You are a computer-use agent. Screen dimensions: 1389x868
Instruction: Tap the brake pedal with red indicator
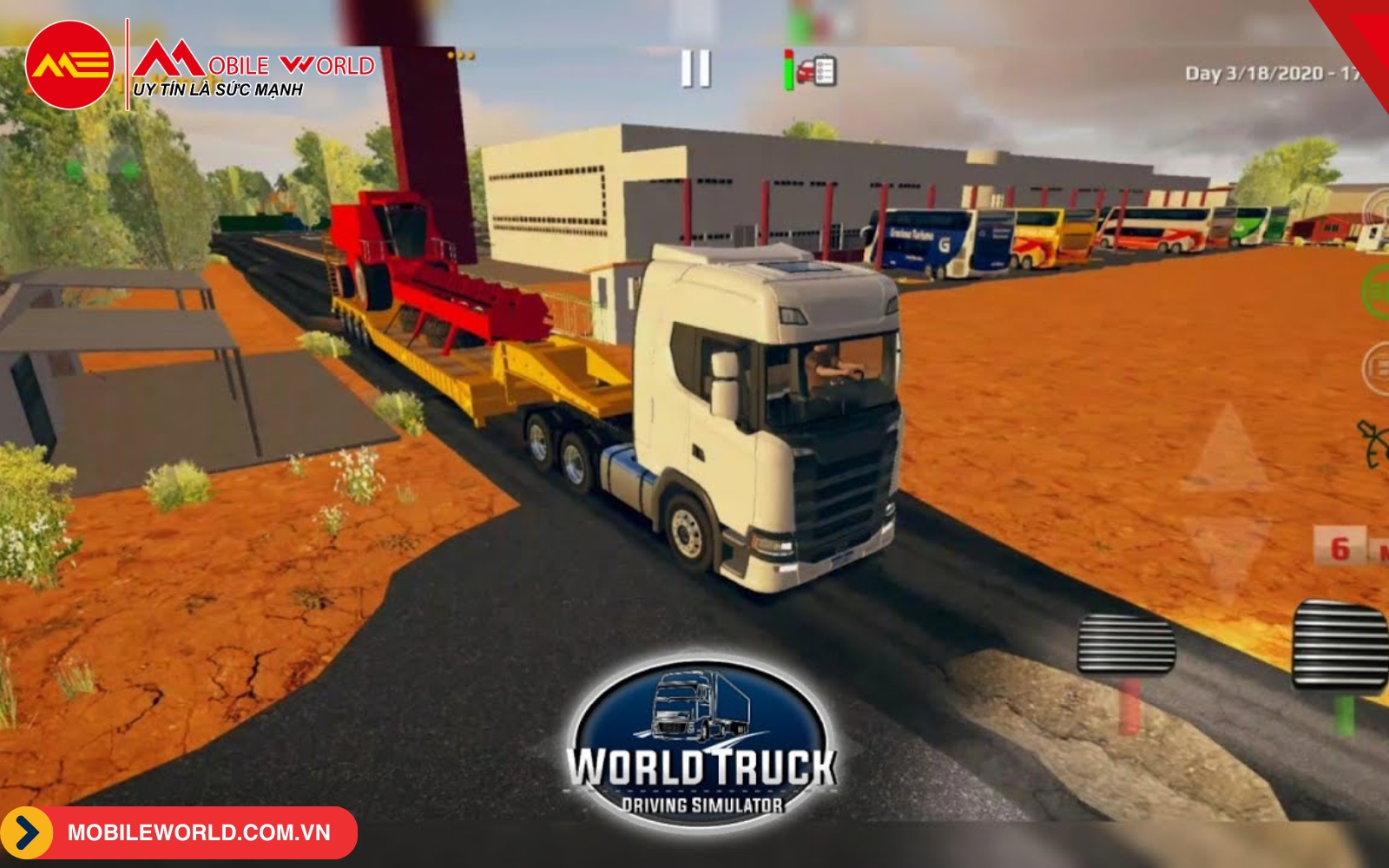coord(1126,645)
